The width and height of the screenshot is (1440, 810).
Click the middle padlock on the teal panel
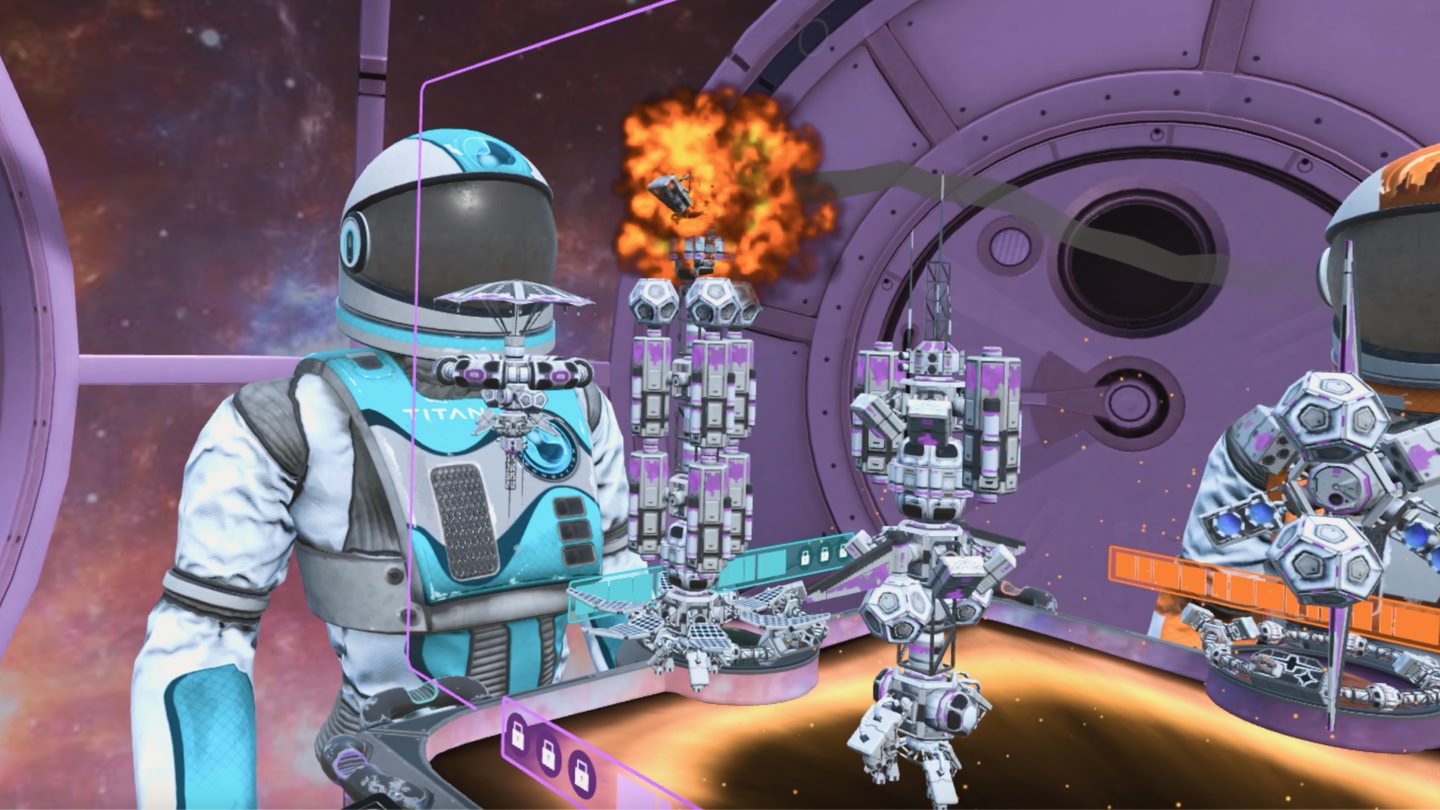tap(825, 553)
